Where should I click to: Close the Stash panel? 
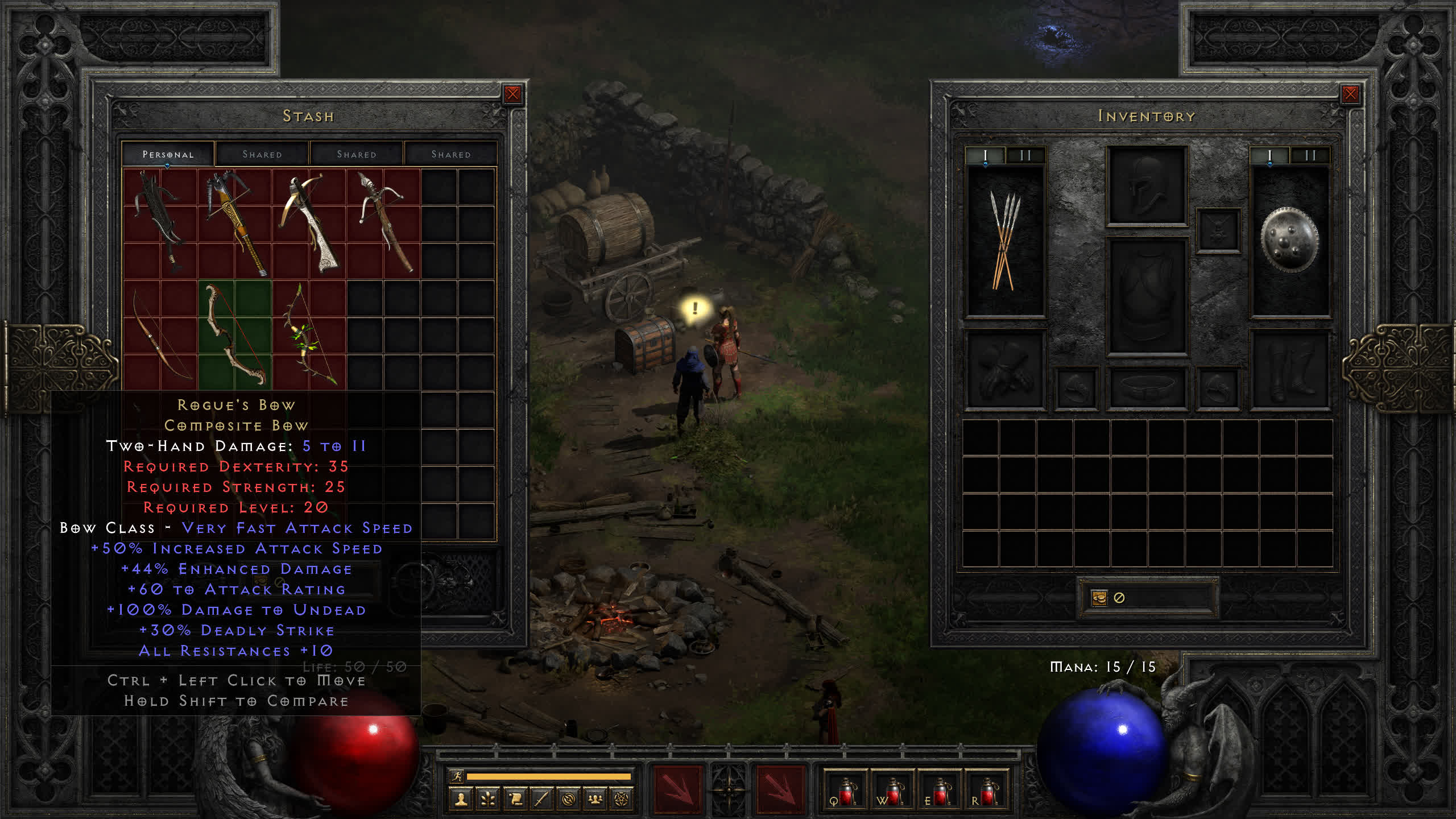click(x=512, y=94)
